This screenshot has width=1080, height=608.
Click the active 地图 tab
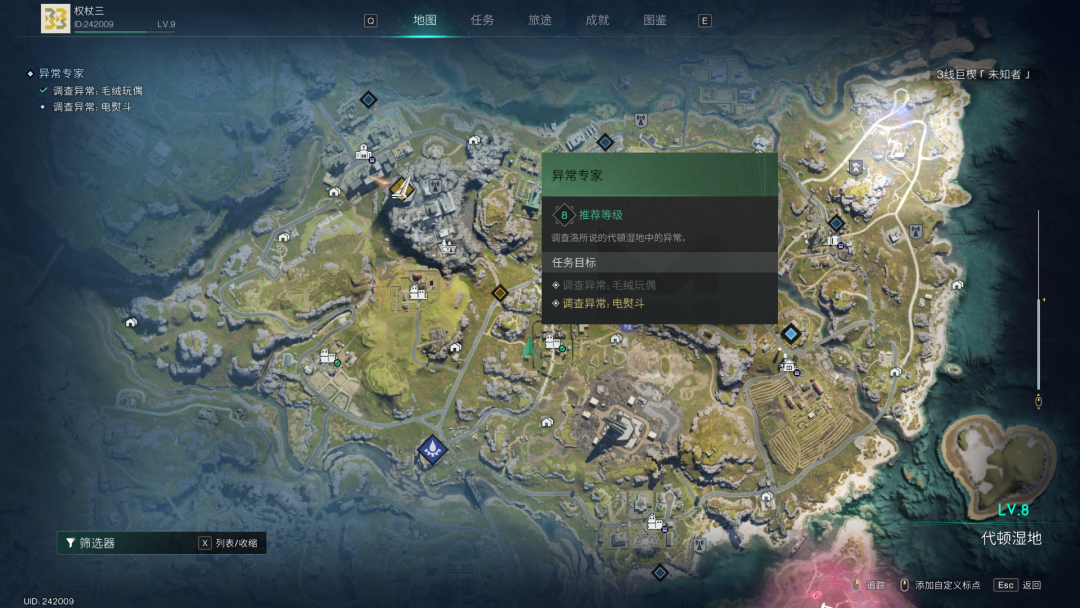pyautogui.click(x=425, y=20)
